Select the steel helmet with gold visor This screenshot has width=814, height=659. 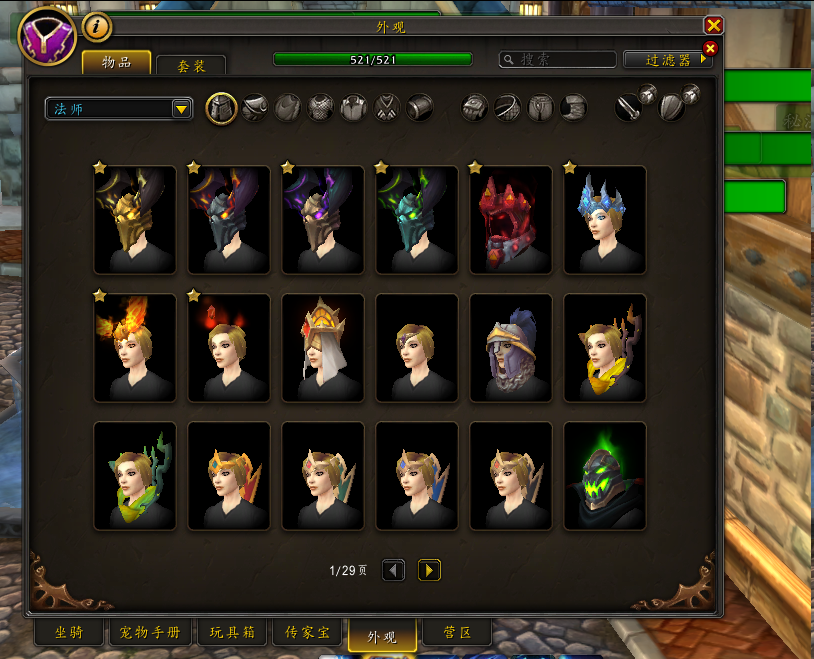tap(511, 348)
